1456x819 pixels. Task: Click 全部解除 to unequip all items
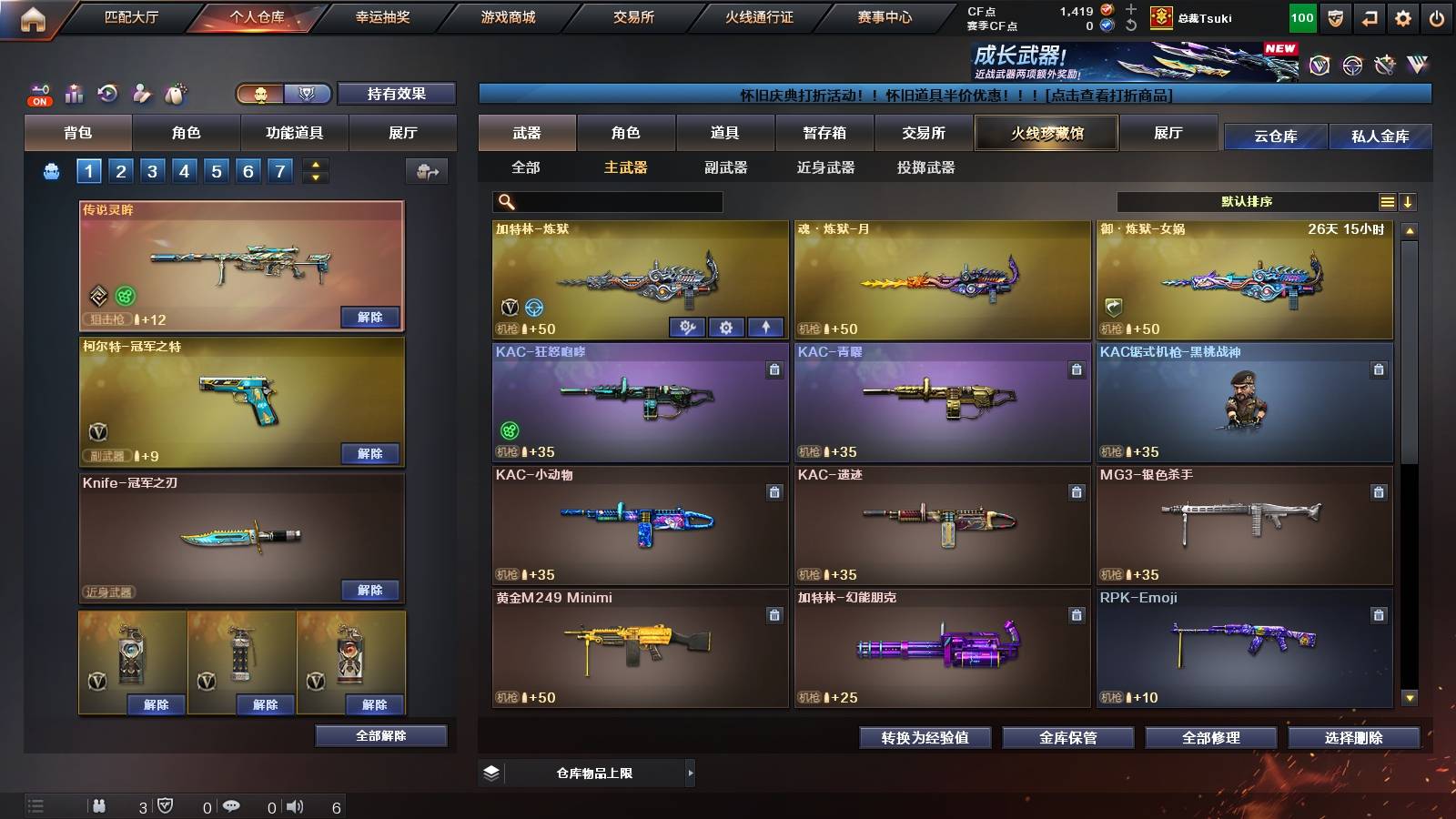point(380,735)
